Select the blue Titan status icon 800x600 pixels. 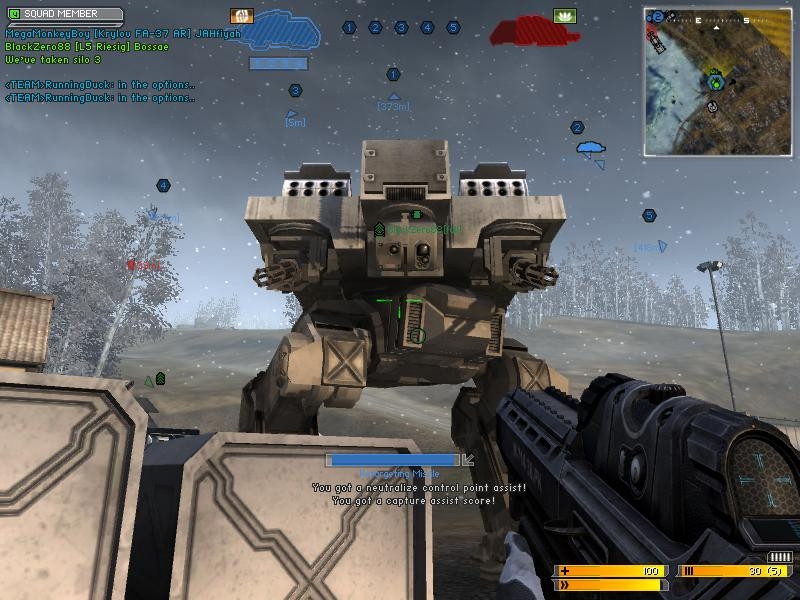click(x=281, y=33)
